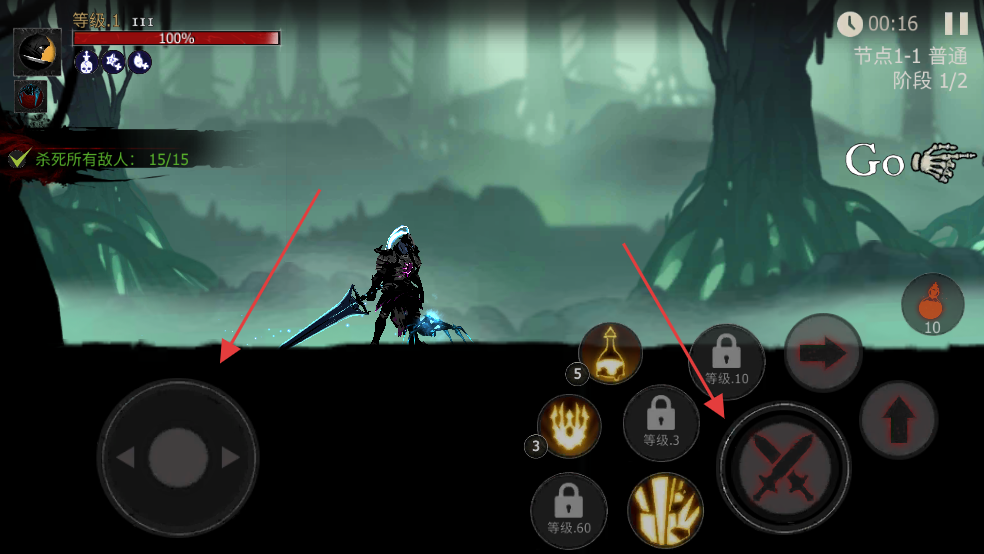The image size is (984, 554).
Task: Click the kill all enemies objective tracker
Action: [x=100, y=159]
